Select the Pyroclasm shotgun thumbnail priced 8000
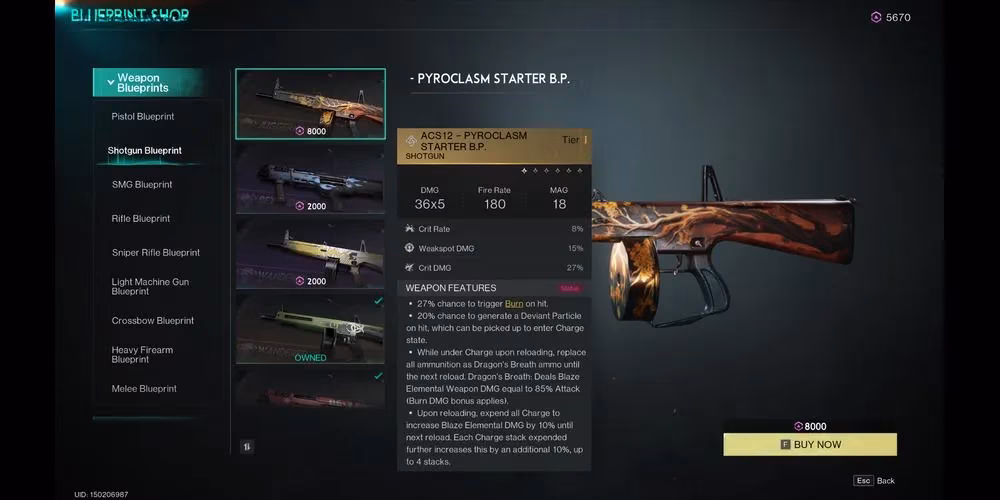 310,103
